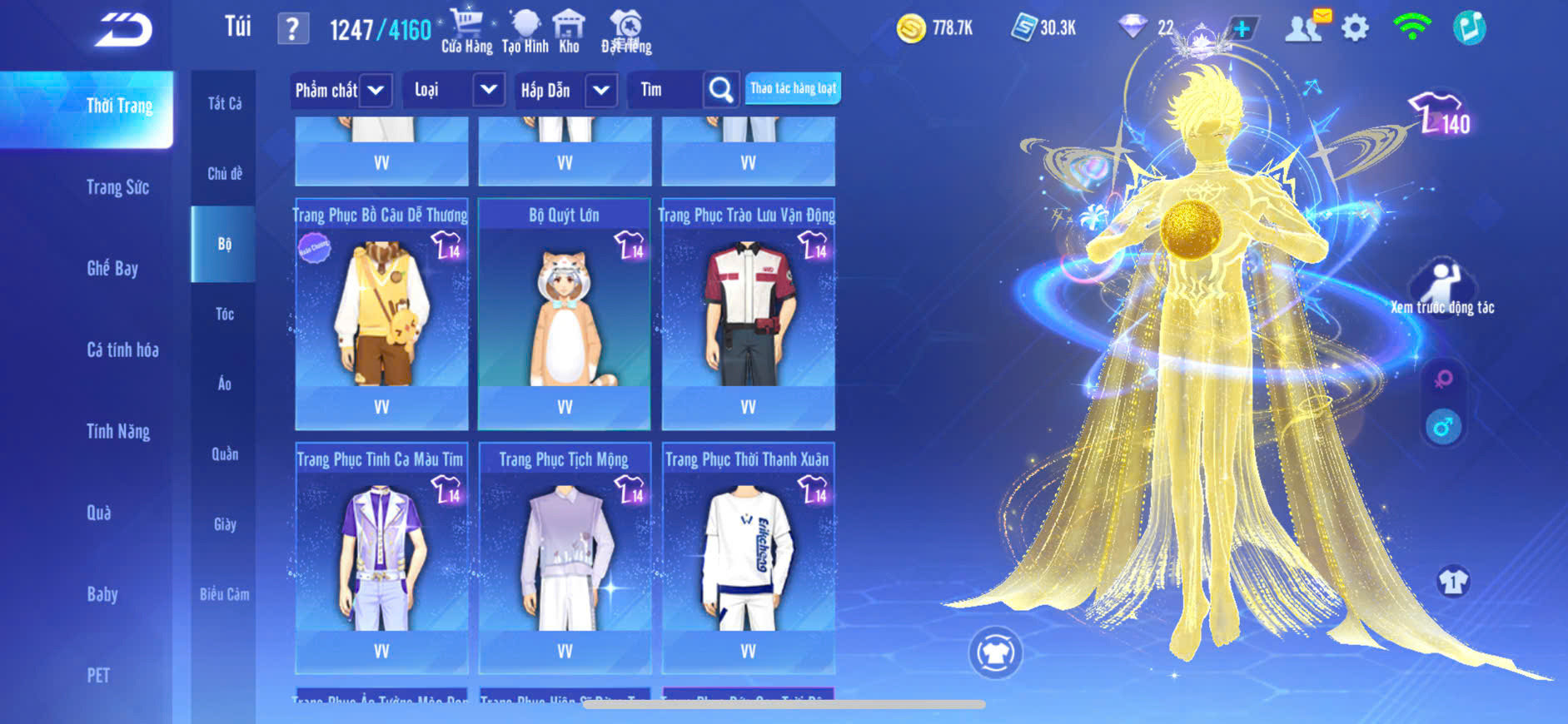Open the question mark help button
The height and width of the screenshot is (724, 1568).
pos(292,30)
